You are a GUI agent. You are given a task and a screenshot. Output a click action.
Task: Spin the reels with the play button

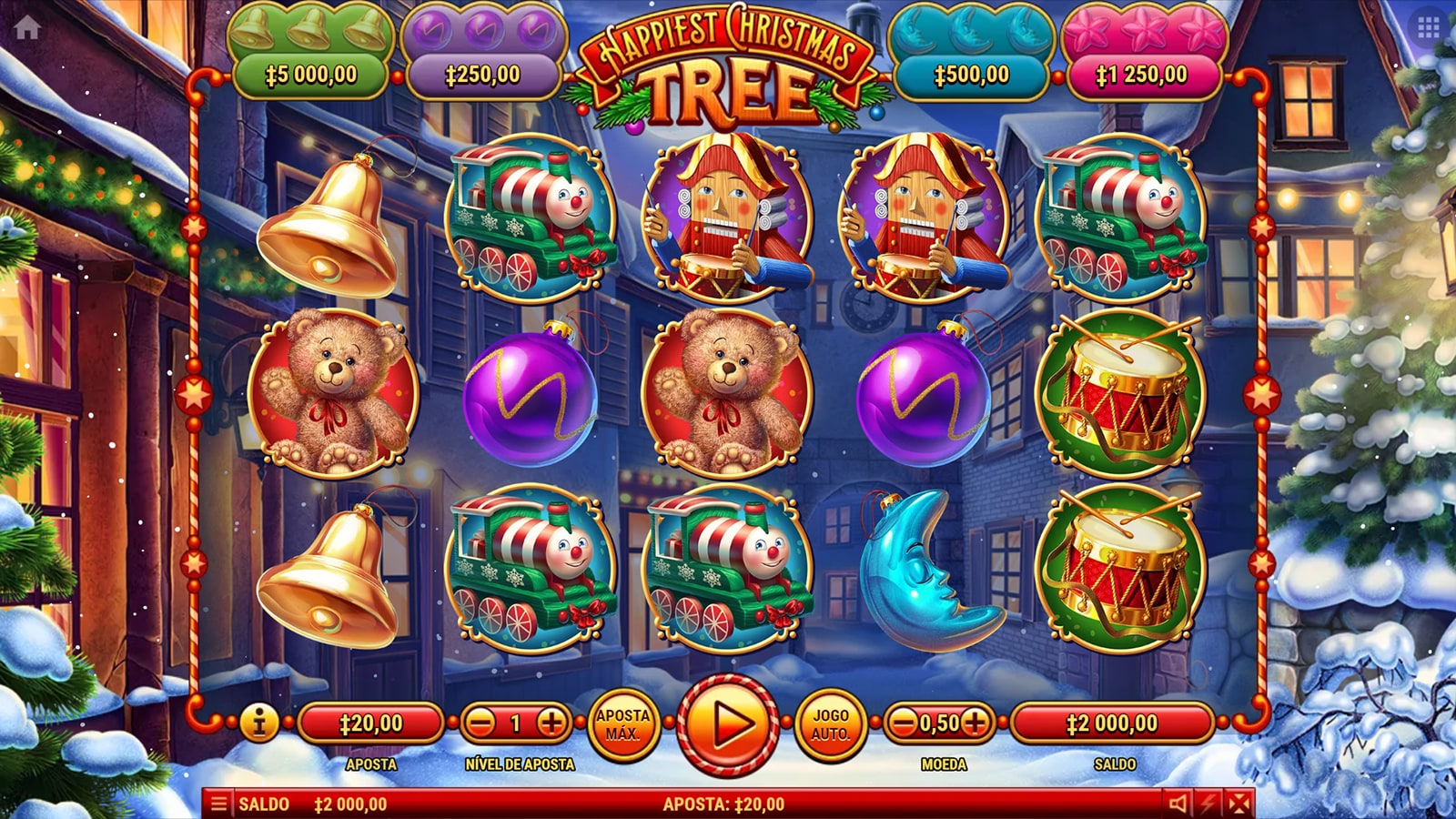click(x=727, y=725)
